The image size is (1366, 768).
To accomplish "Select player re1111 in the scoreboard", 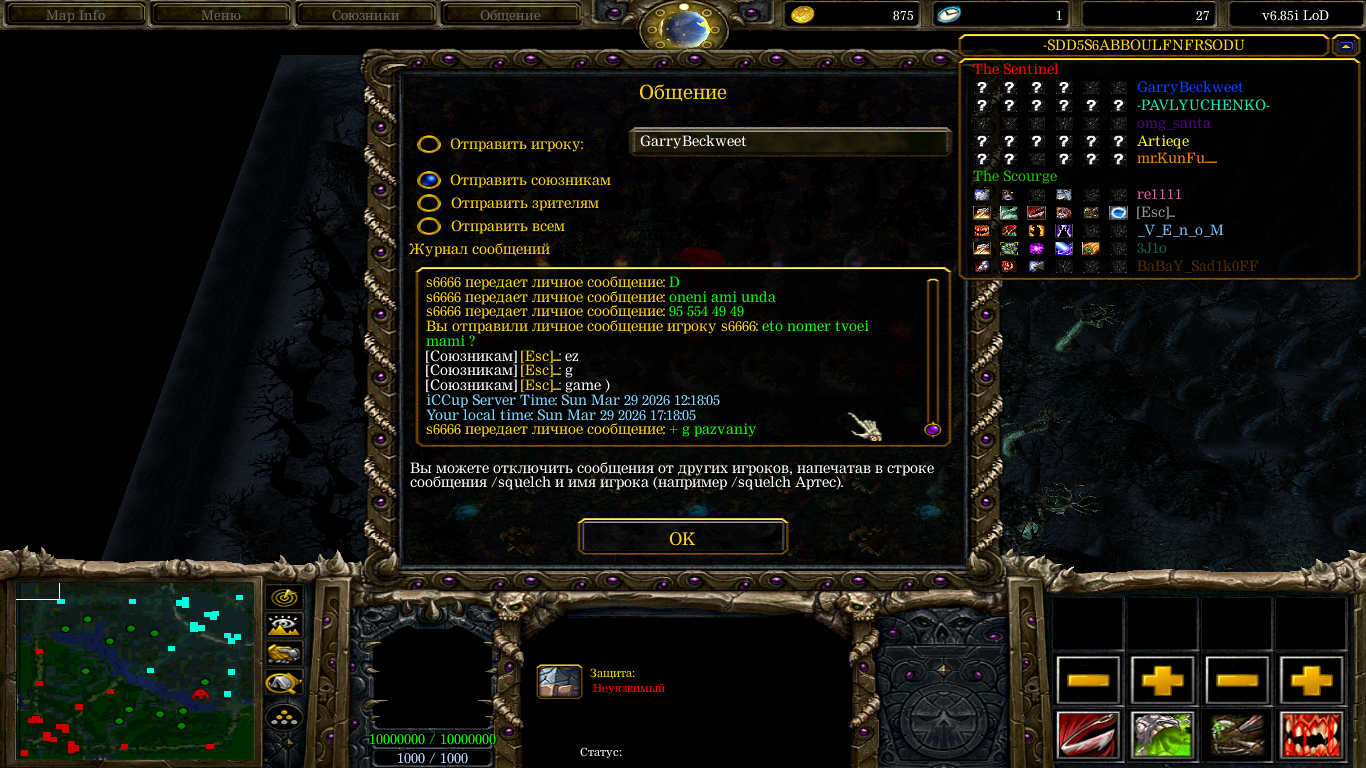I will tap(1159, 194).
